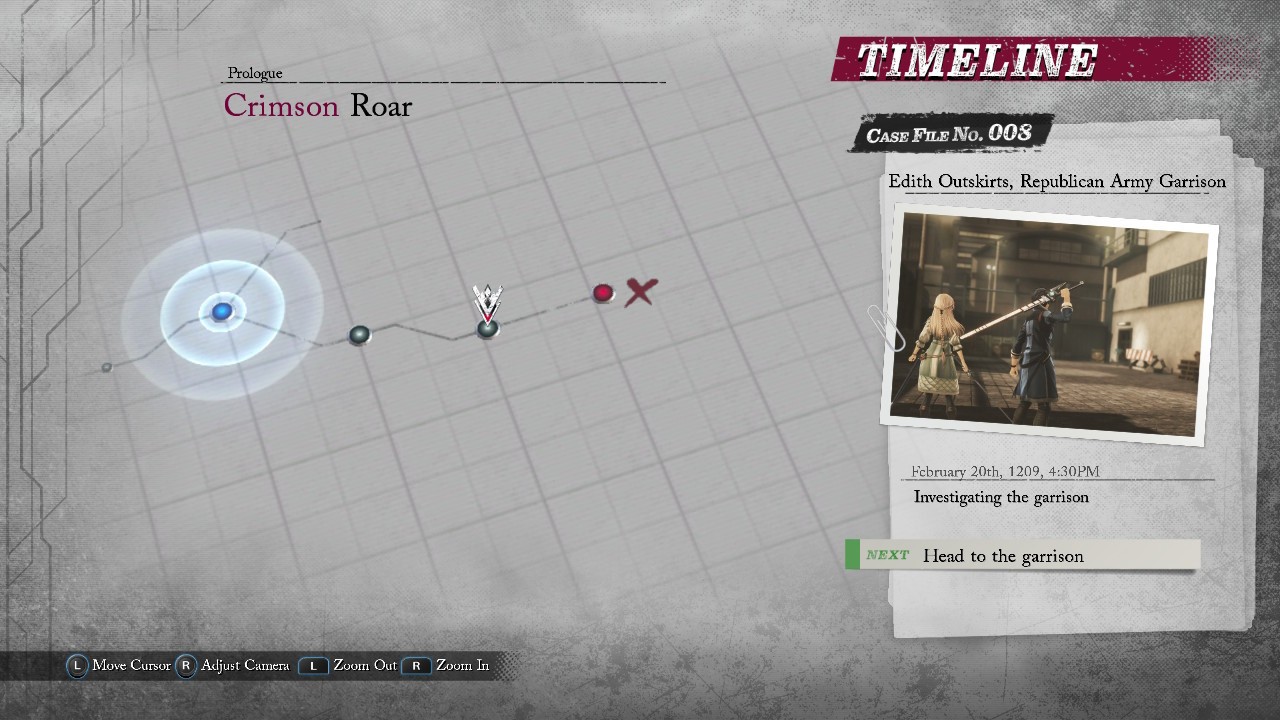Viewport: 1280px width, 720px height.
Task: Select the red timeline node
Action: point(603,293)
